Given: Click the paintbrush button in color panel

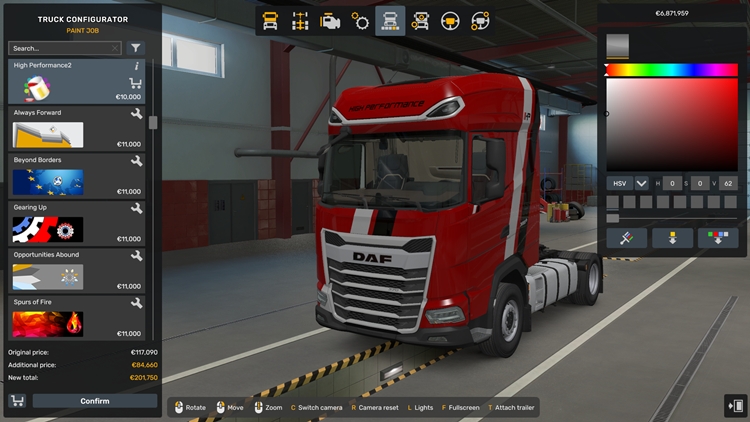Looking at the screenshot, I should [x=626, y=238].
